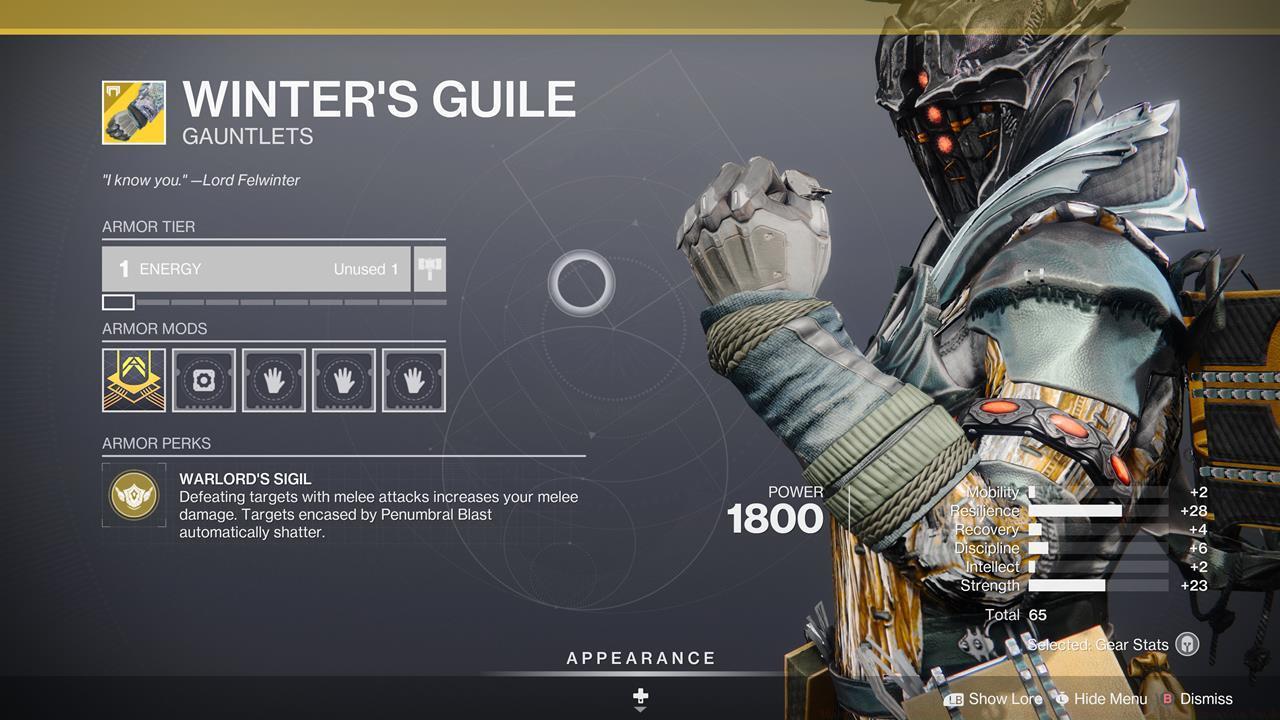
Task: Toggle the Gear Stats helmet icon
Action: (1187, 644)
